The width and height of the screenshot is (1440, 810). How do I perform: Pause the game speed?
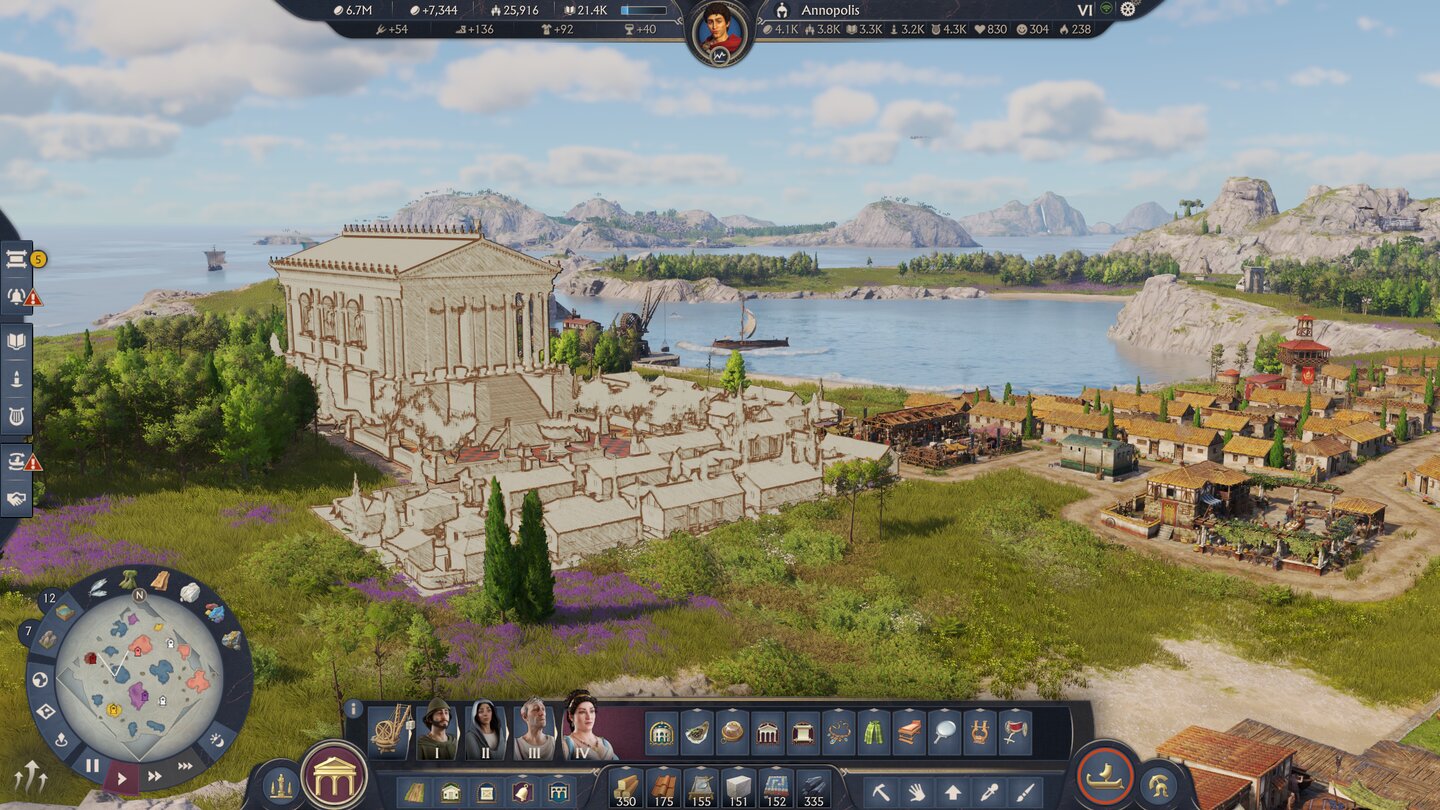pyautogui.click(x=92, y=766)
